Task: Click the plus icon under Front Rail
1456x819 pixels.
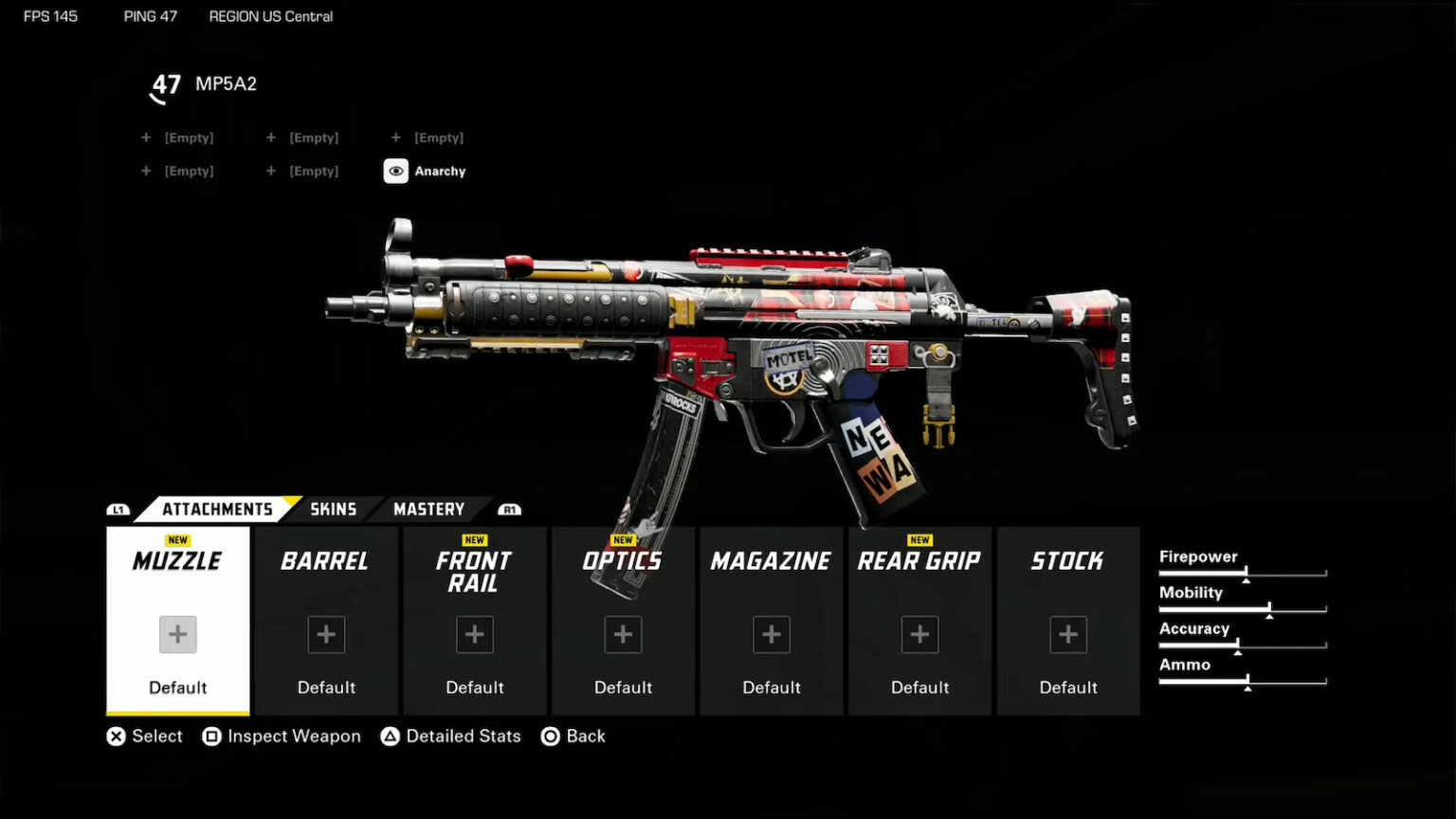Action: [x=474, y=634]
